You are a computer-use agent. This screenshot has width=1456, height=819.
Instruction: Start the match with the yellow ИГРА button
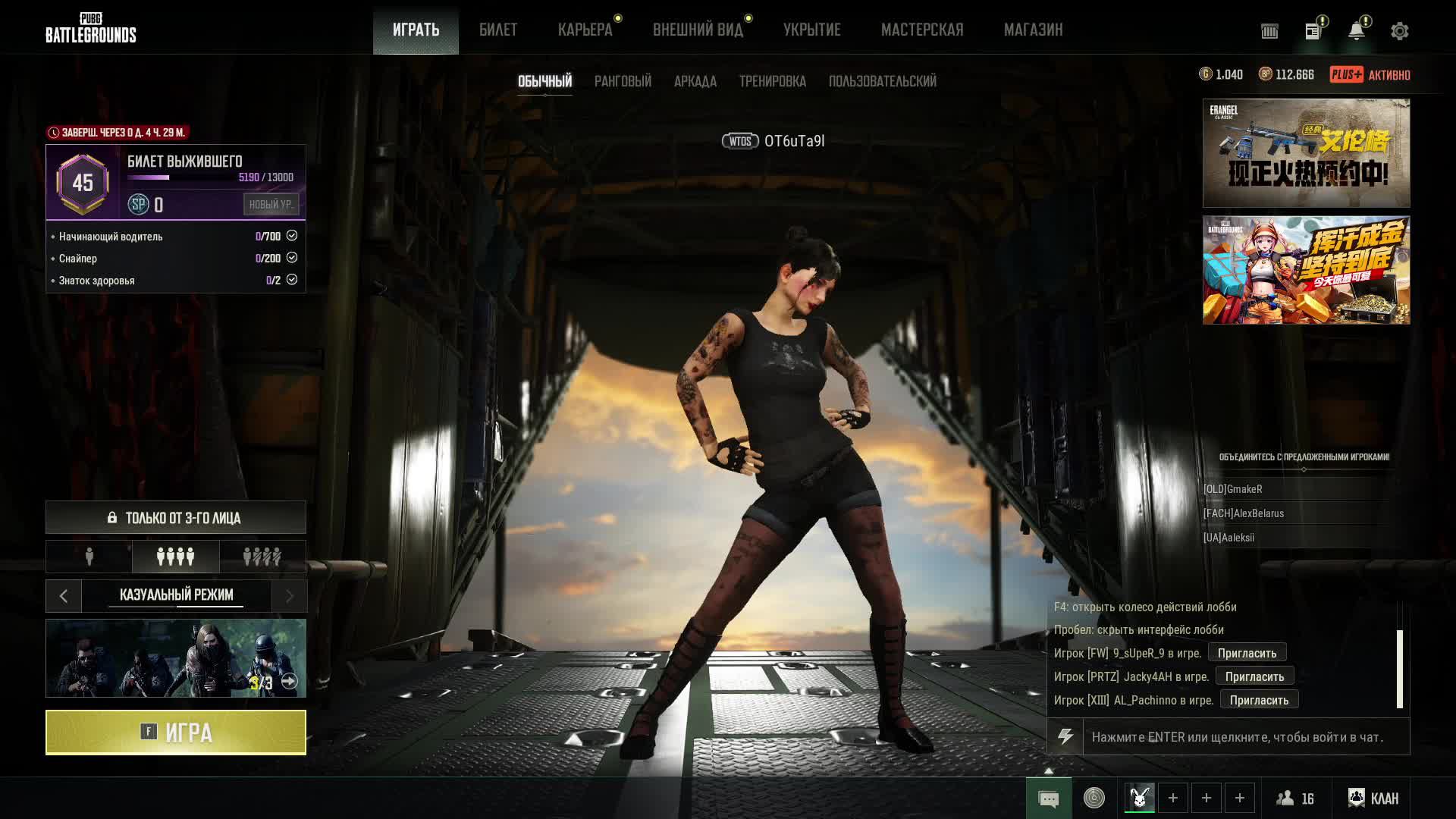(176, 733)
